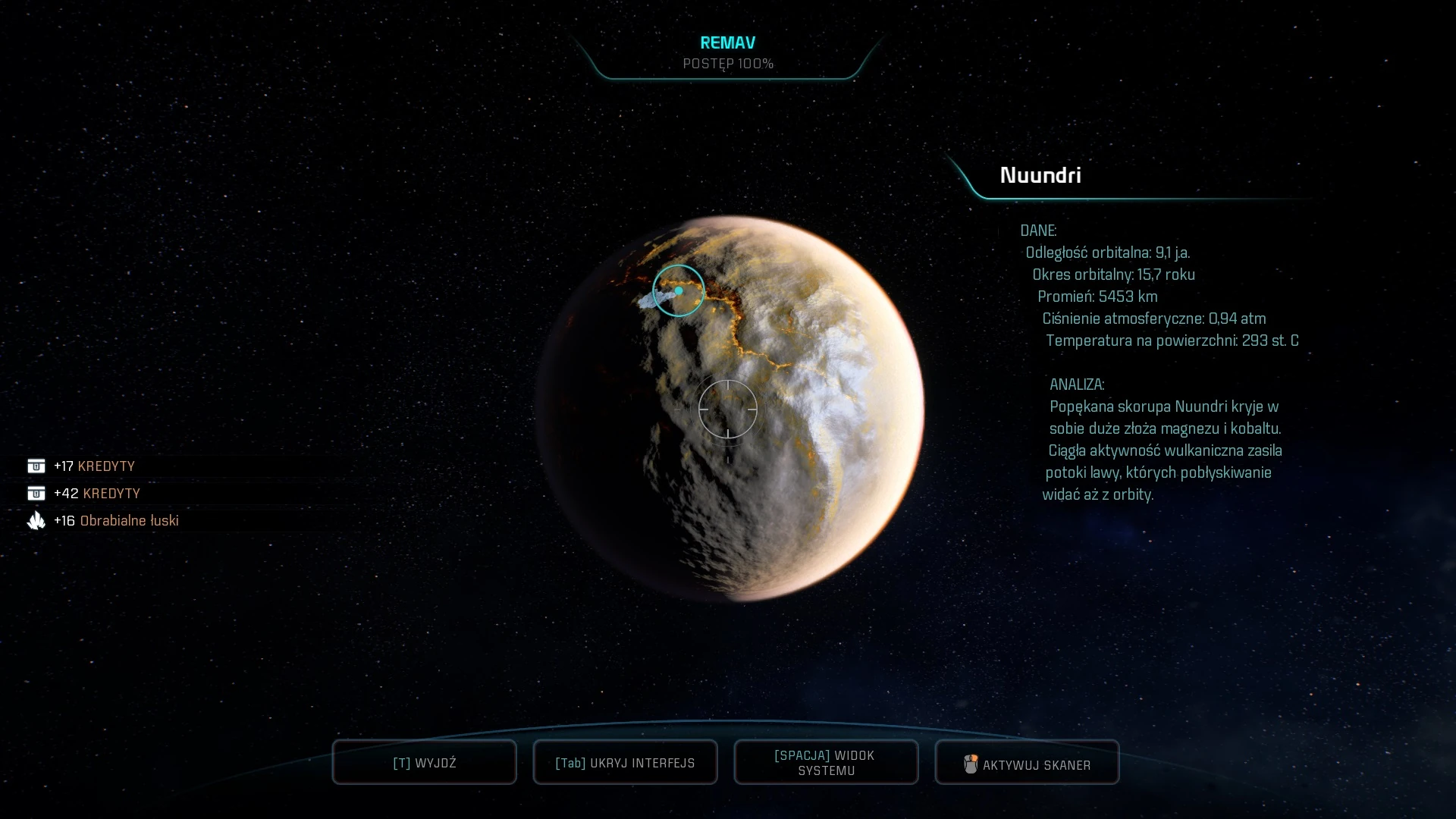1456x819 pixels.
Task: Select the cyan anomaly marker on the planet
Action: [x=679, y=290]
